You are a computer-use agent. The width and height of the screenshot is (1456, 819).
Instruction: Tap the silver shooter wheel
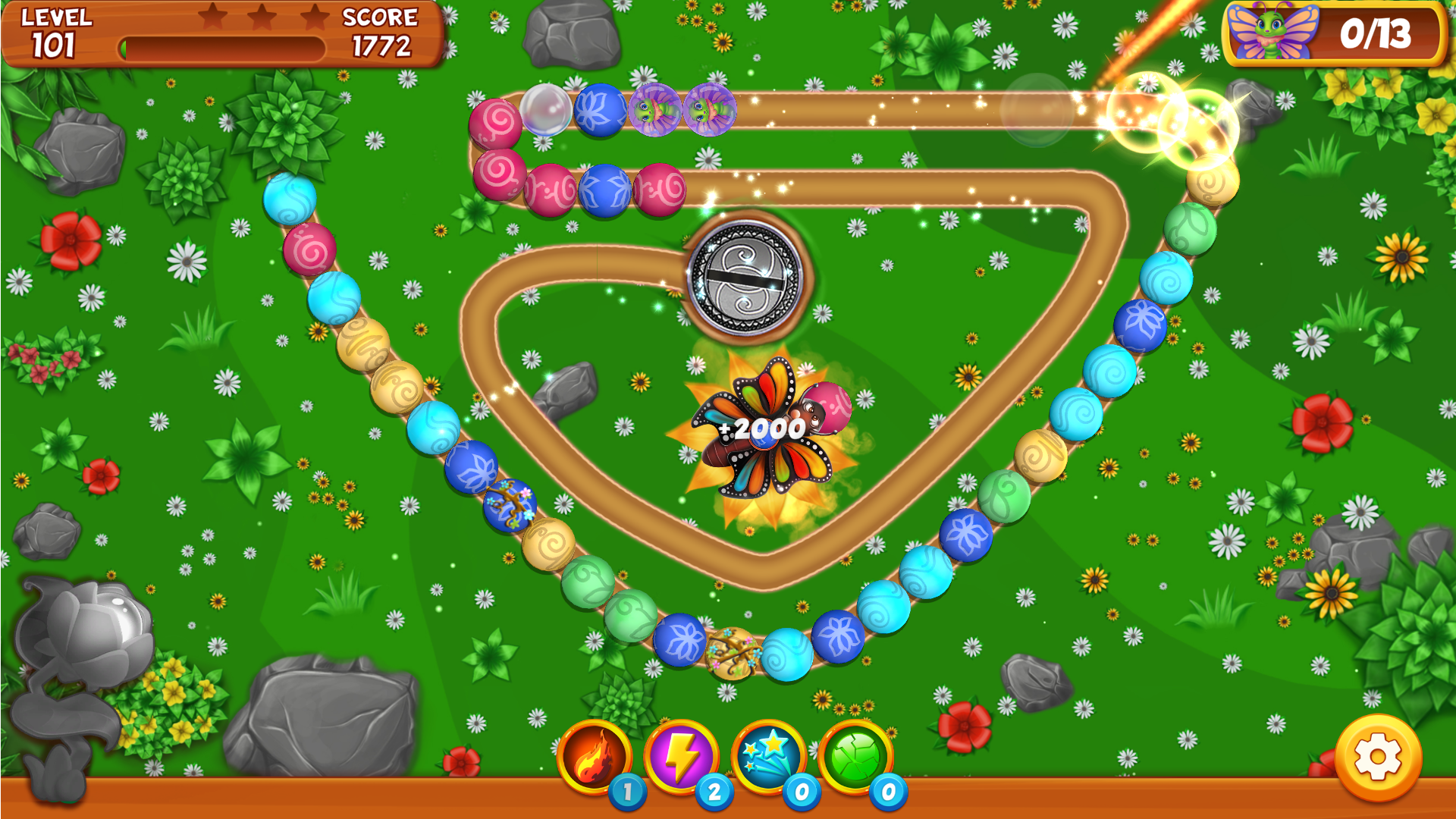point(745,278)
